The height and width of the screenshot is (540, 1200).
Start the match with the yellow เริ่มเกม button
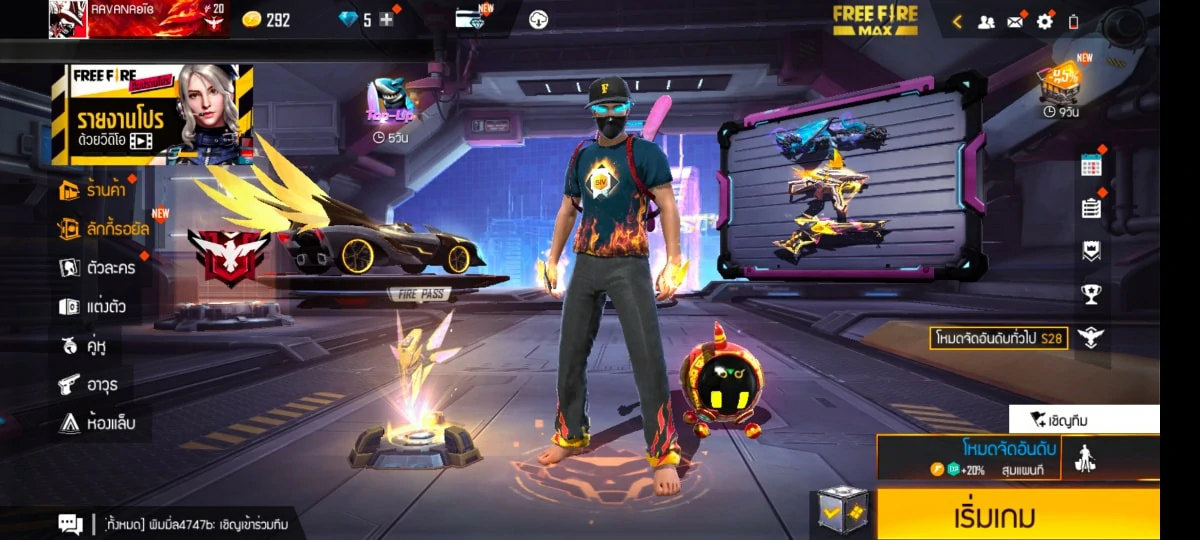tap(1017, 516)
